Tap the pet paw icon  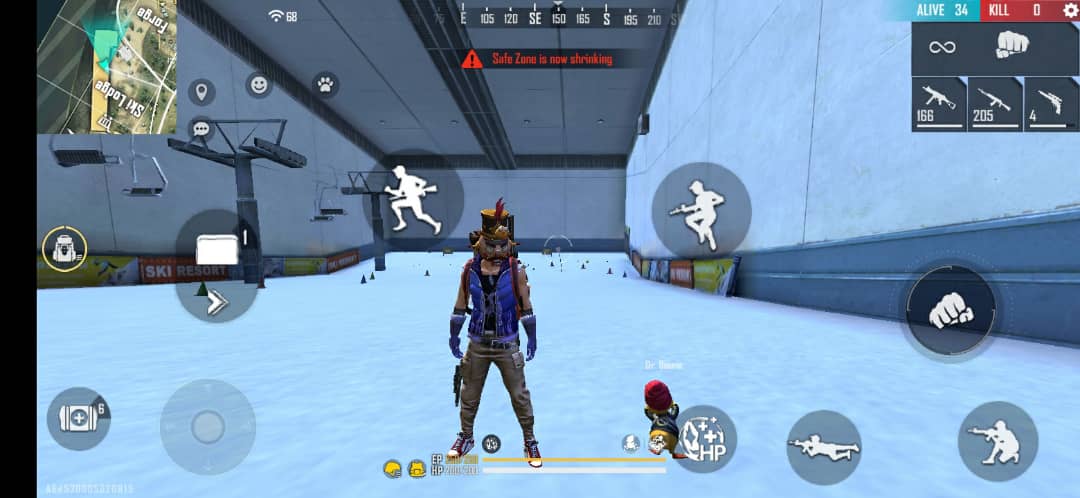click(326, 84)
